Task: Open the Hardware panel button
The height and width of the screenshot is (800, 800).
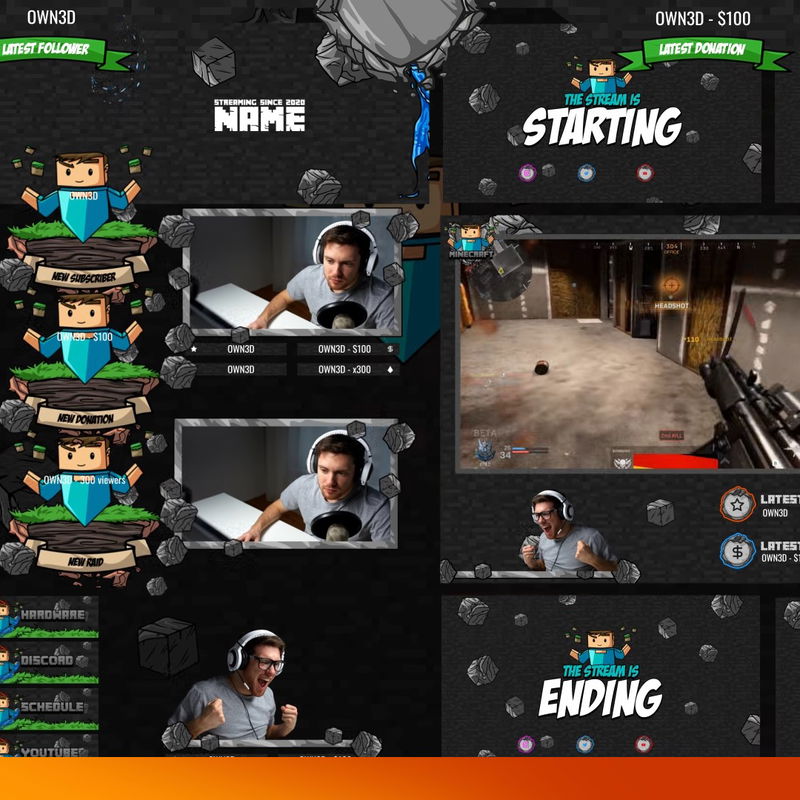Action: tap(50, 617)
